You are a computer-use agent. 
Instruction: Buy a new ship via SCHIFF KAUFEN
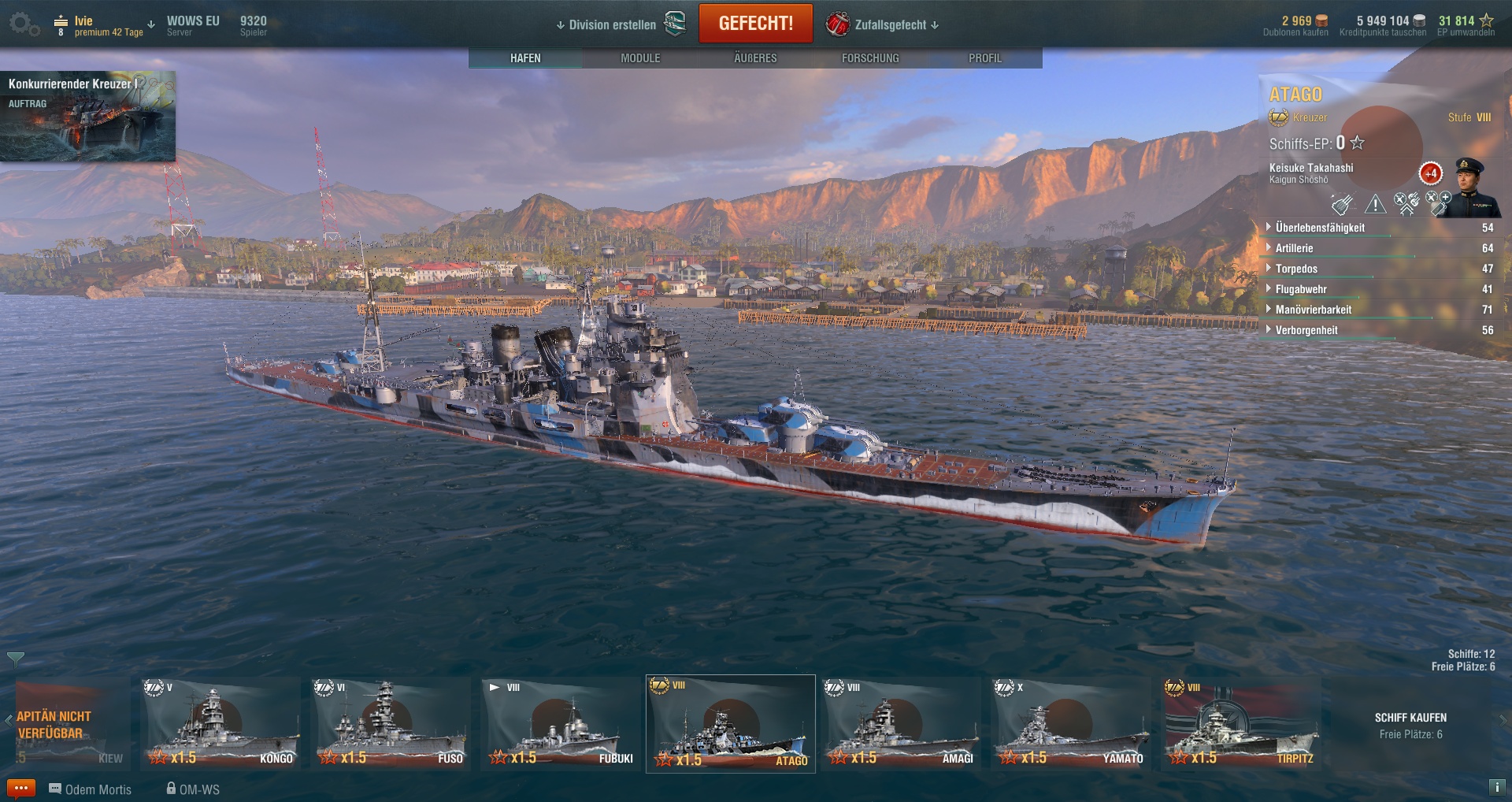1410,718
